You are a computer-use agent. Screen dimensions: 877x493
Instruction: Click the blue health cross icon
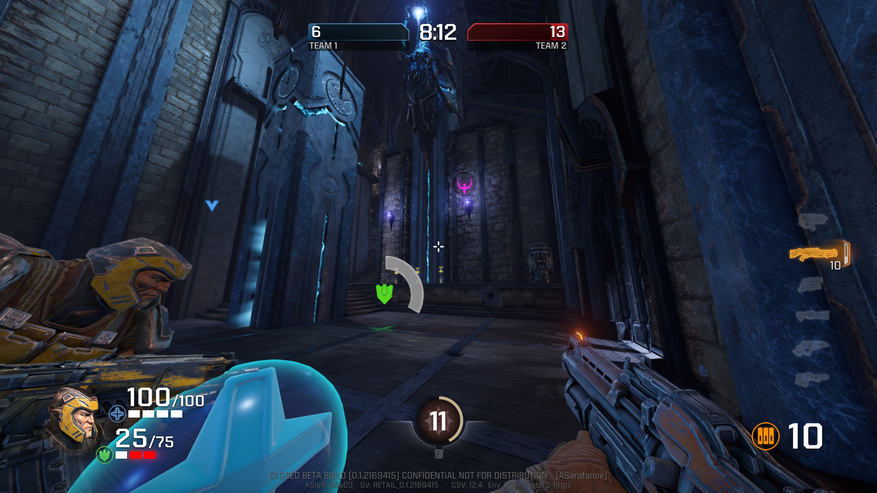(x=117, y=411)
